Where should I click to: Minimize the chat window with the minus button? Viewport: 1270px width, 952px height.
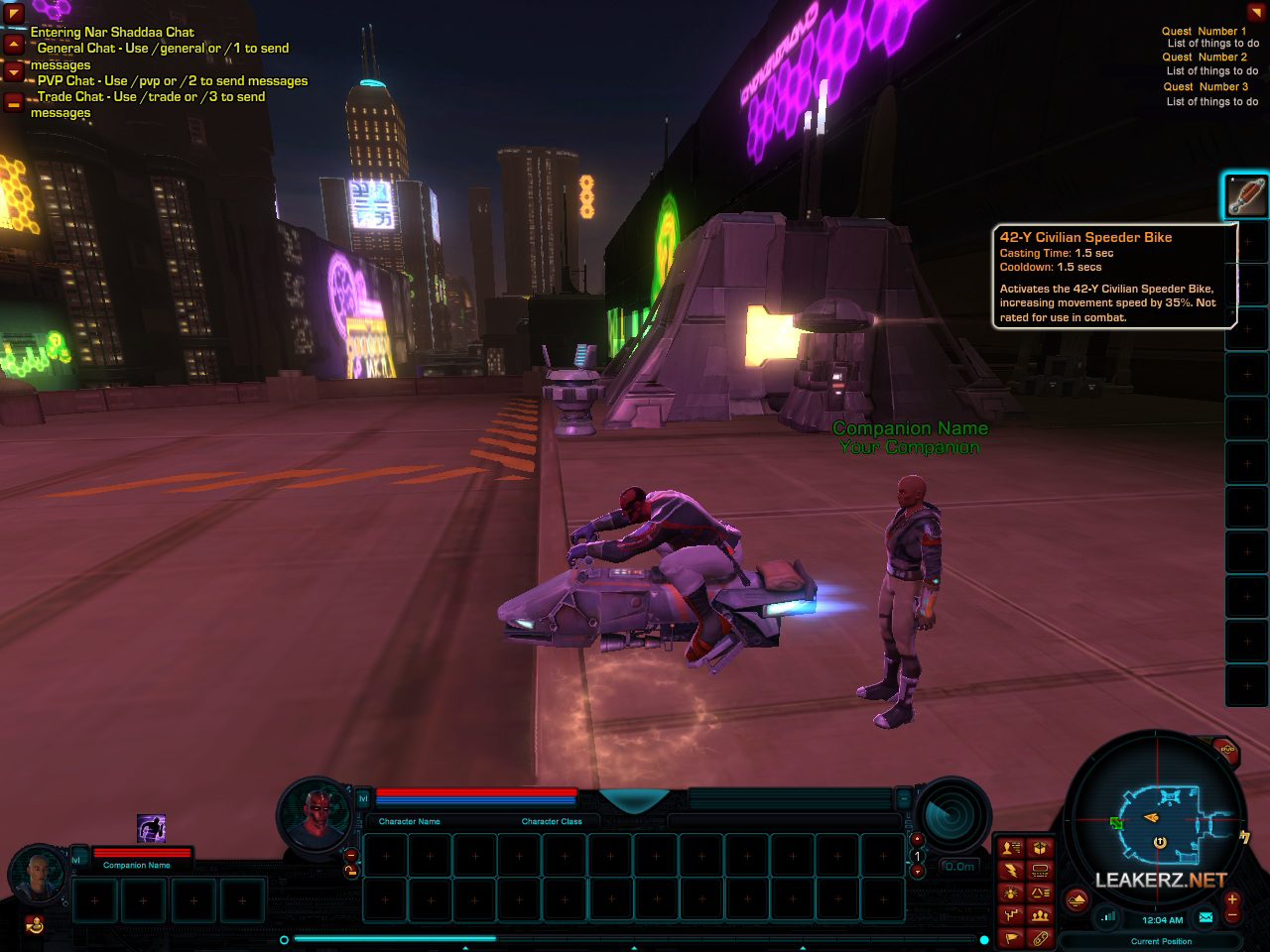coord(14,102)
